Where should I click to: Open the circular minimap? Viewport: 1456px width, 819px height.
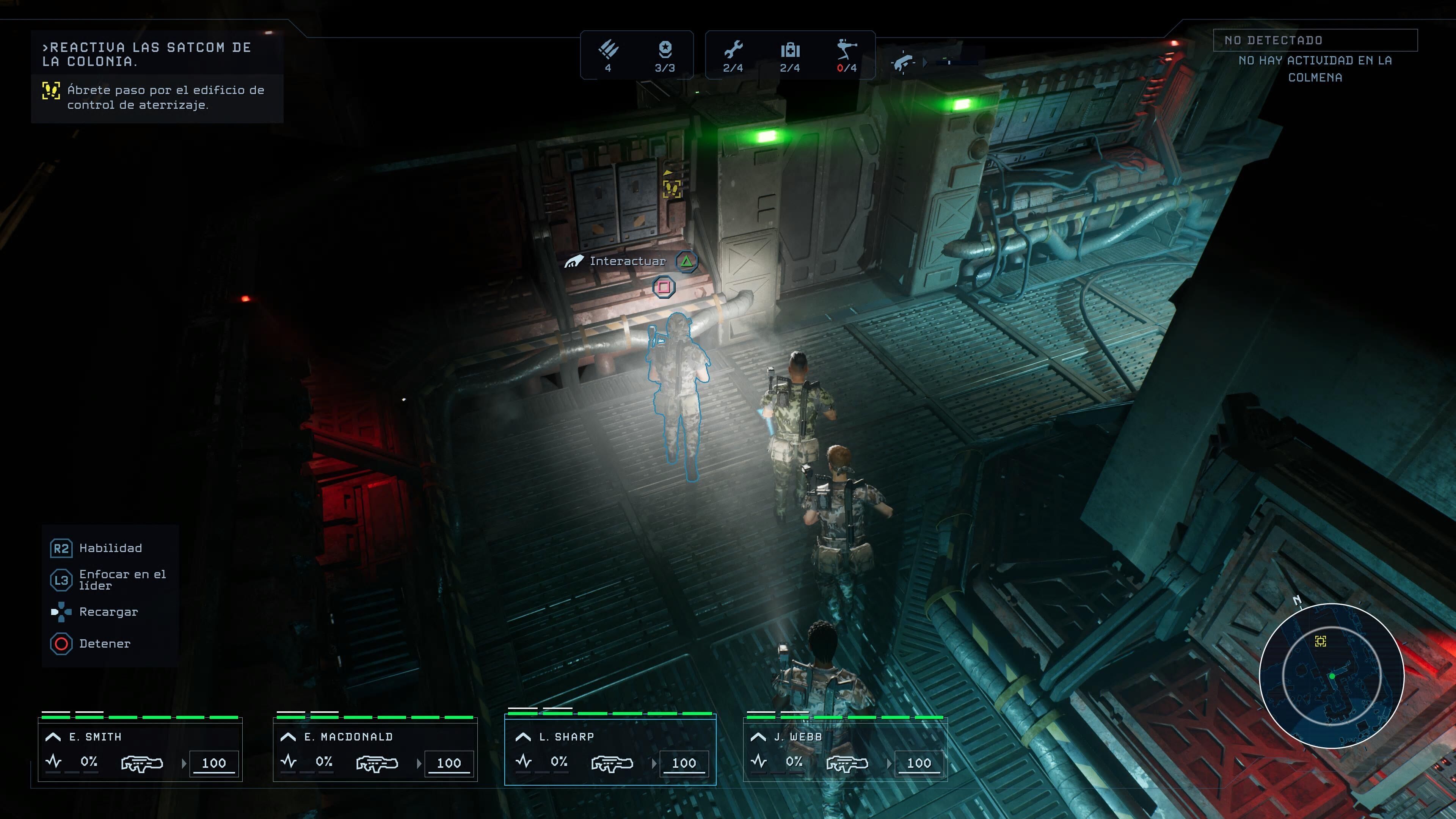coord(1332,676)
